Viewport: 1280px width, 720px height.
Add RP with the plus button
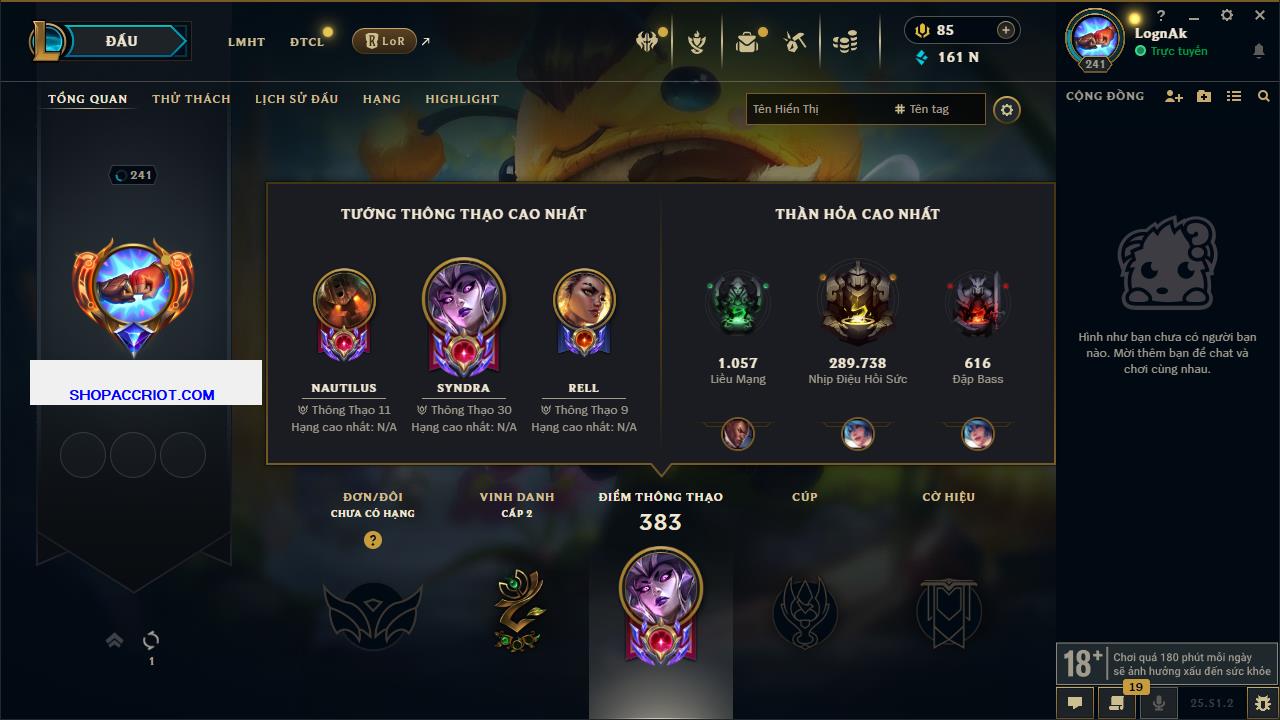[x=1005, y=30]
